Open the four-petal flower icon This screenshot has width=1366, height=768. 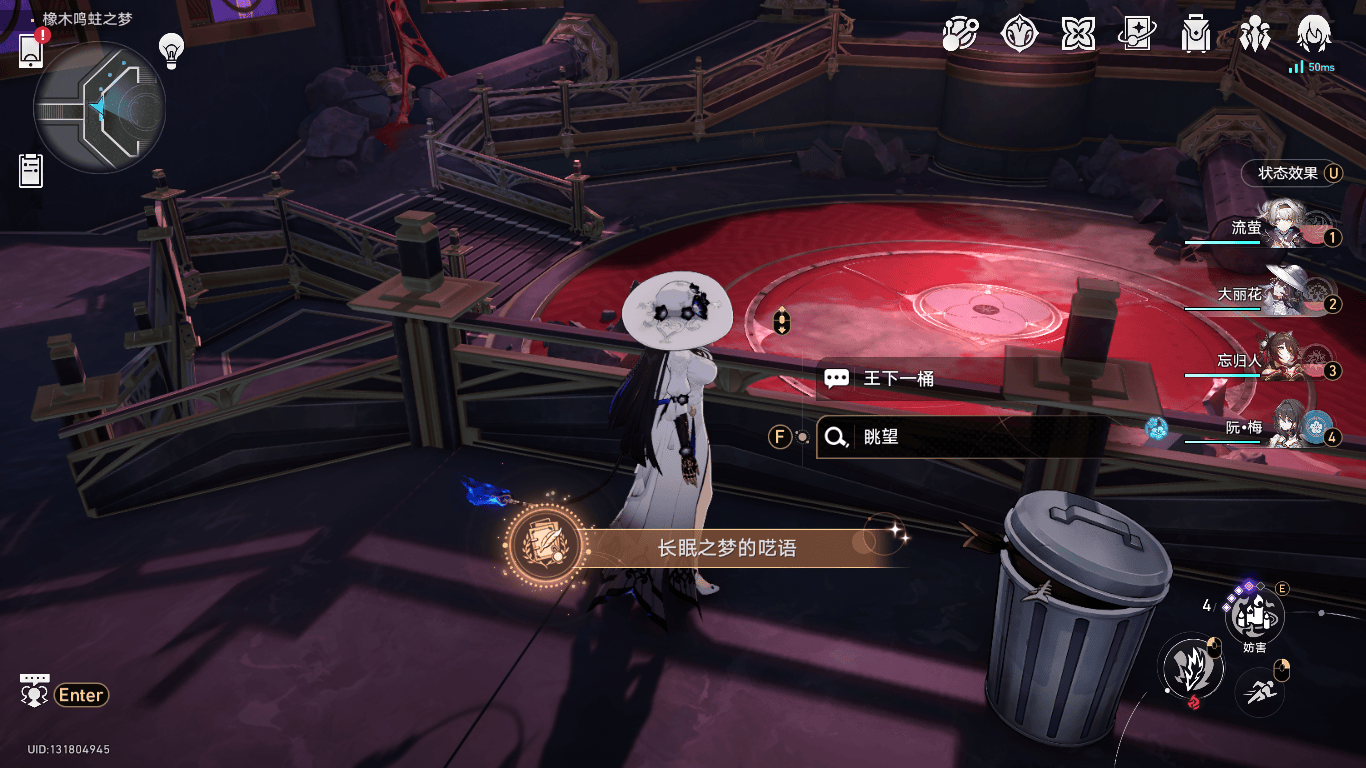(1078, 35)
